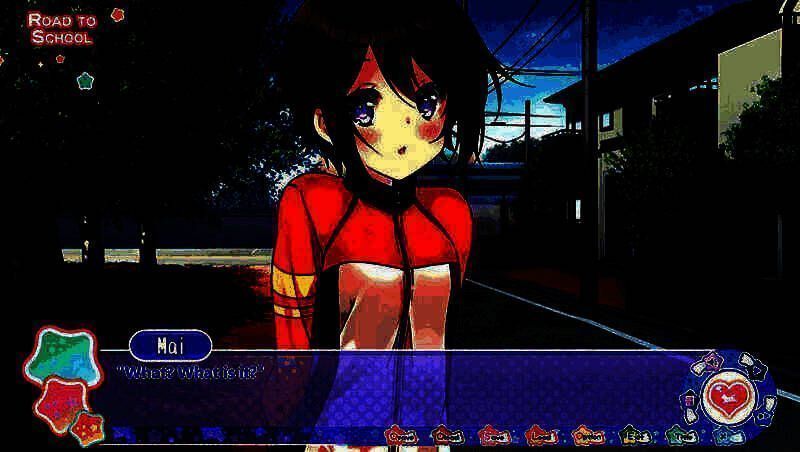Open the Save menu
The width and height of the screenshot is (800, 452).
[494, 435]
